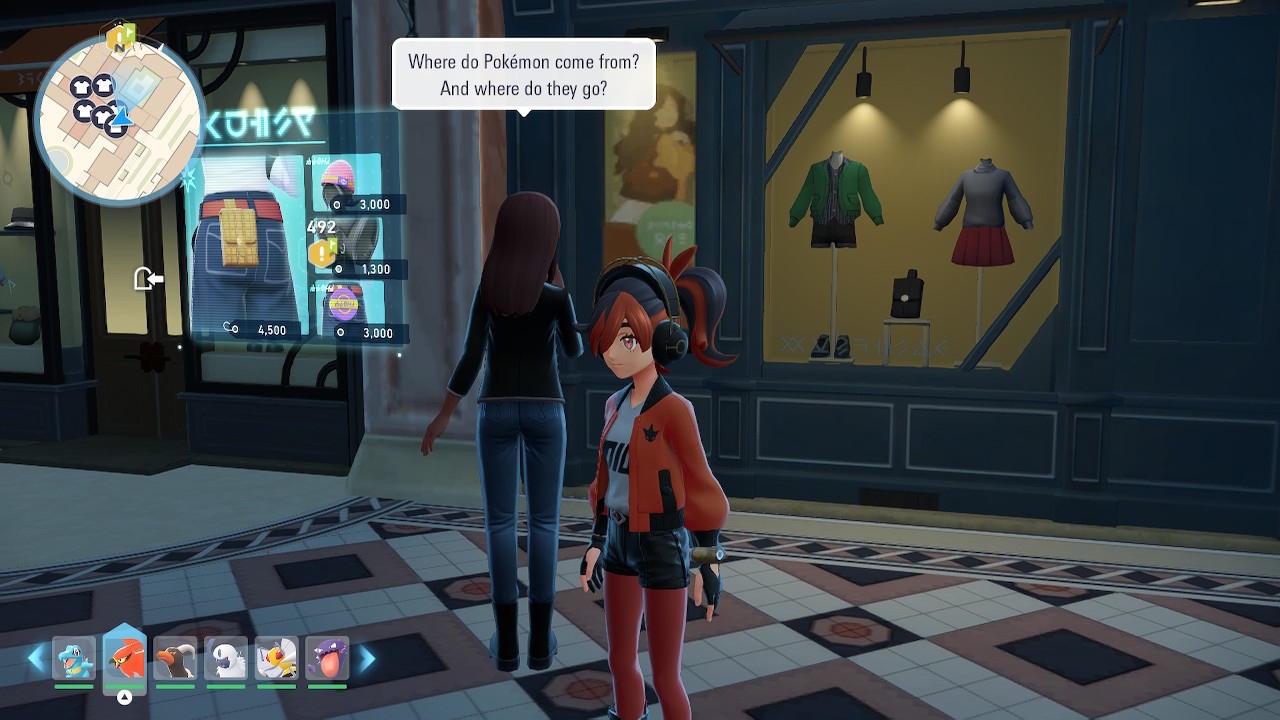
Task: Switch to Houndoom in the party bar
Action: pyautogui.click(x=176, y=659)
